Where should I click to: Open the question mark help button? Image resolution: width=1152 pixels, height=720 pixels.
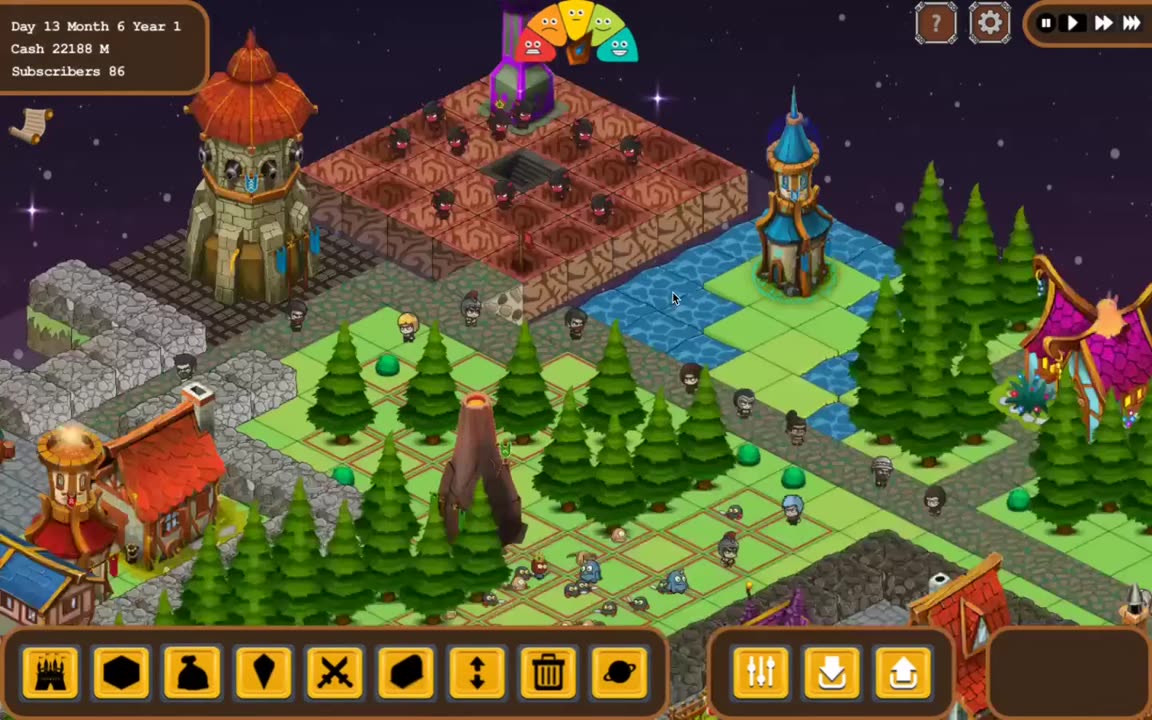click(936, 23)
